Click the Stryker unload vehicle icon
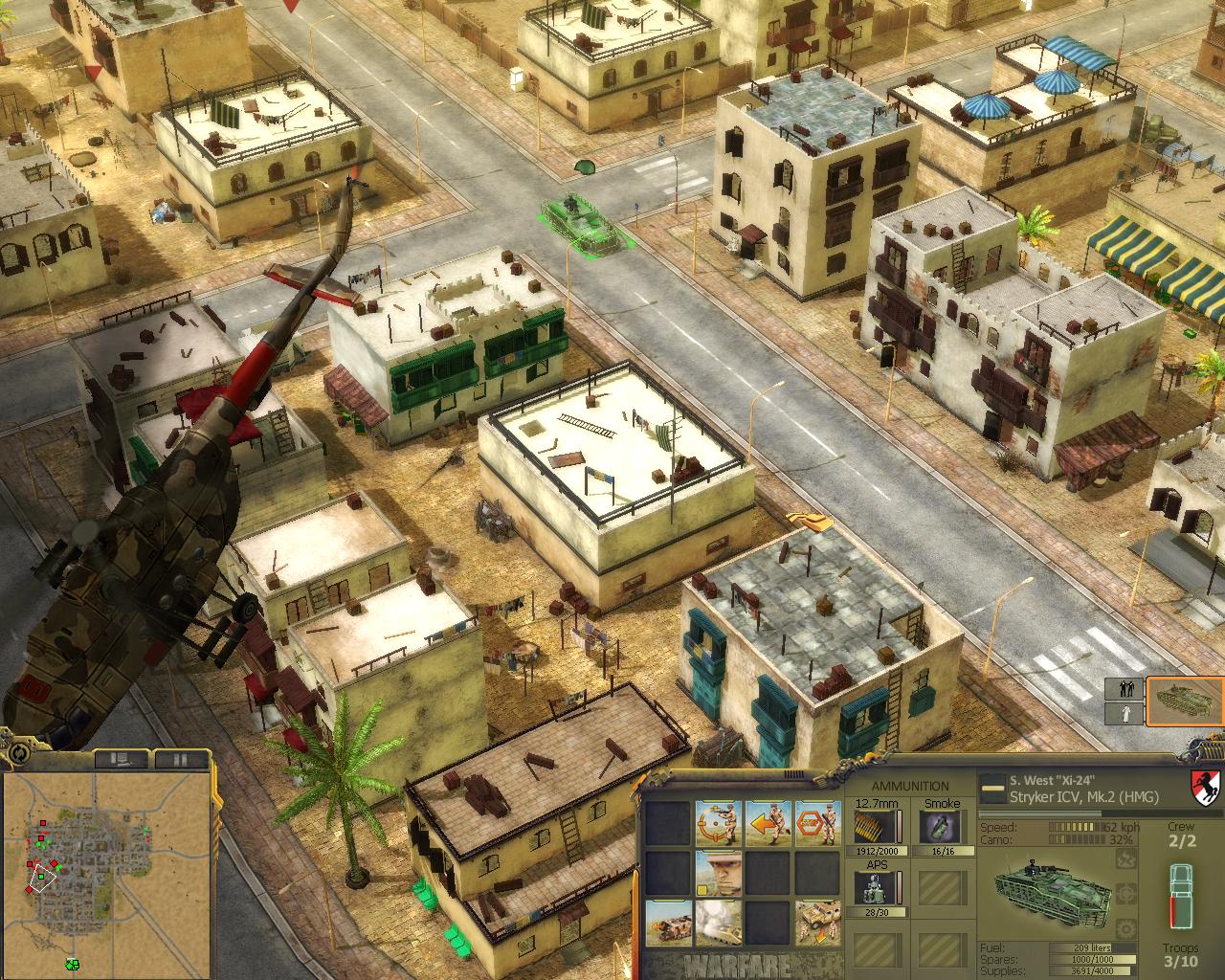 pyautogui.click(x=667, y=923)
